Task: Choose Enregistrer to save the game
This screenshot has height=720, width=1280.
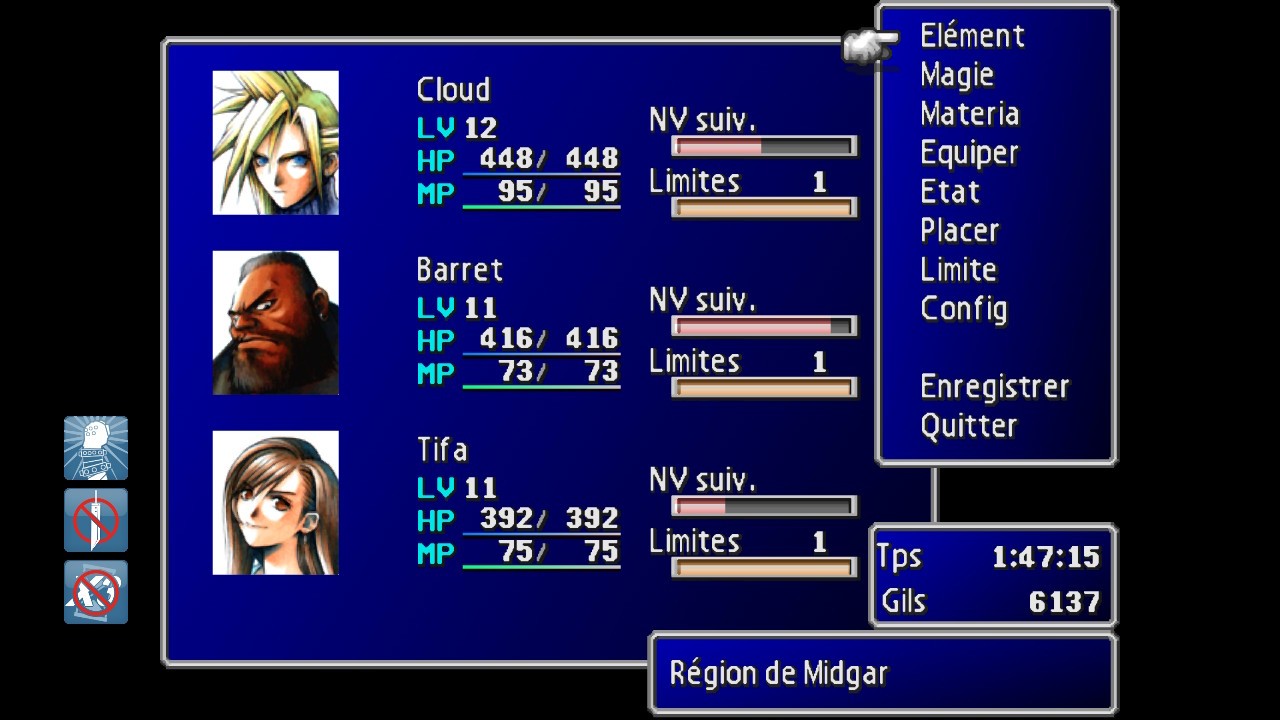Action: tap(994, 387)
